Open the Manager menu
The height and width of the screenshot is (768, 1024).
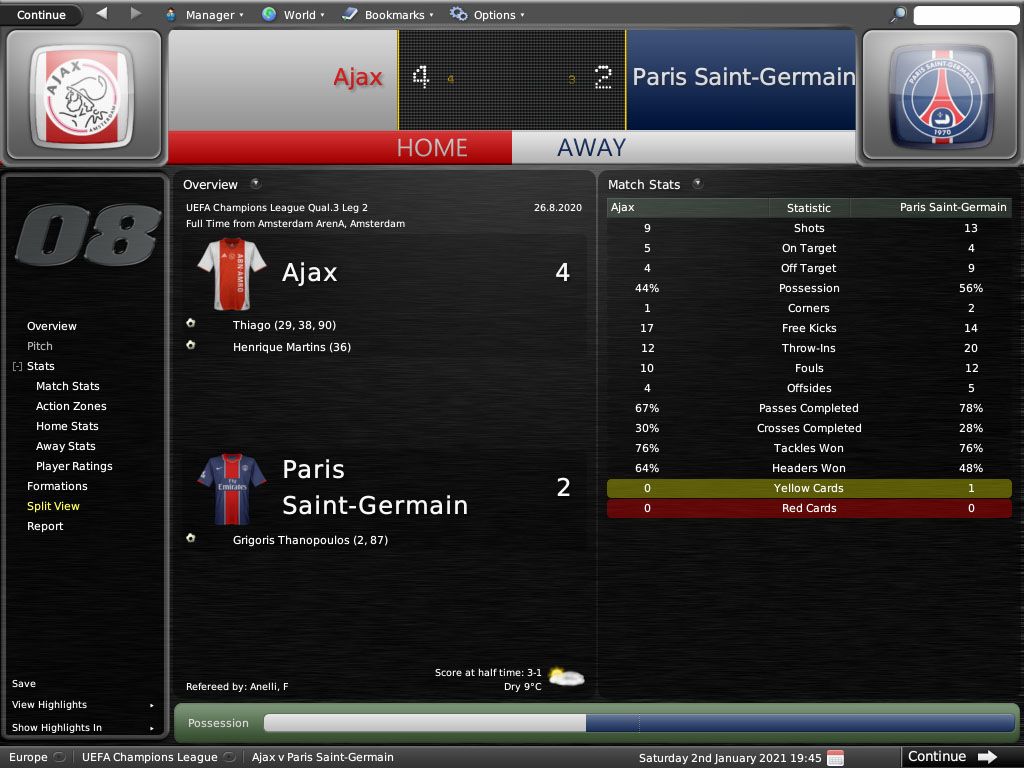coord(203,15)
